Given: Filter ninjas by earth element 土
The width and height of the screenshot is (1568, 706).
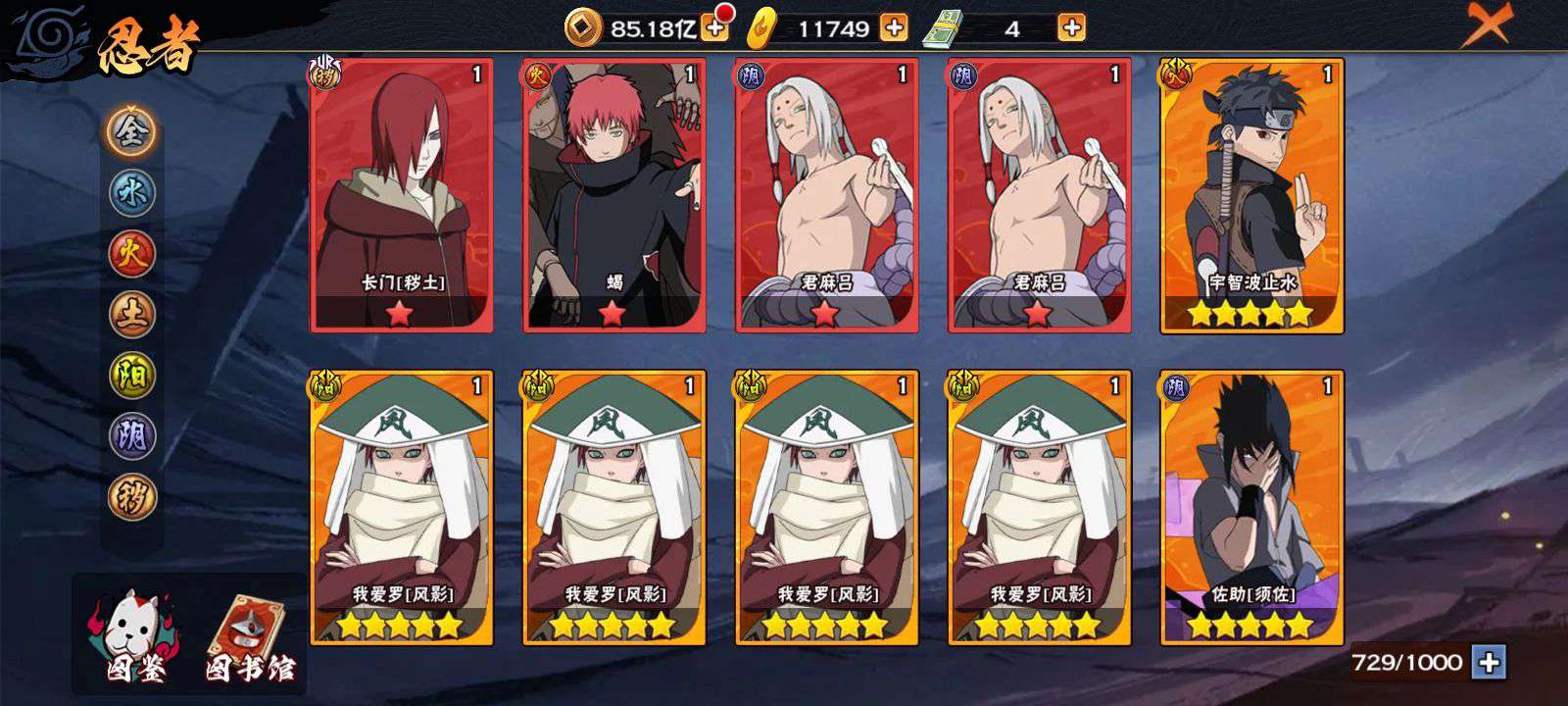Looking at the screenshot, I should [131, 314].
